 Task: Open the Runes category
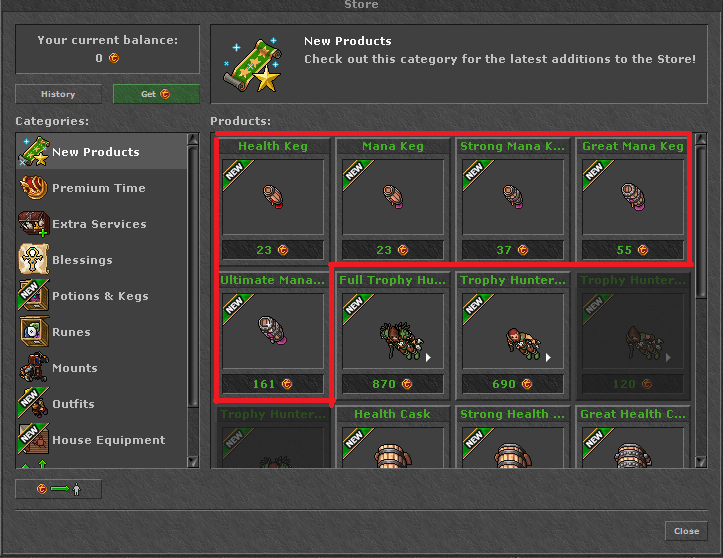coord(71,332)
